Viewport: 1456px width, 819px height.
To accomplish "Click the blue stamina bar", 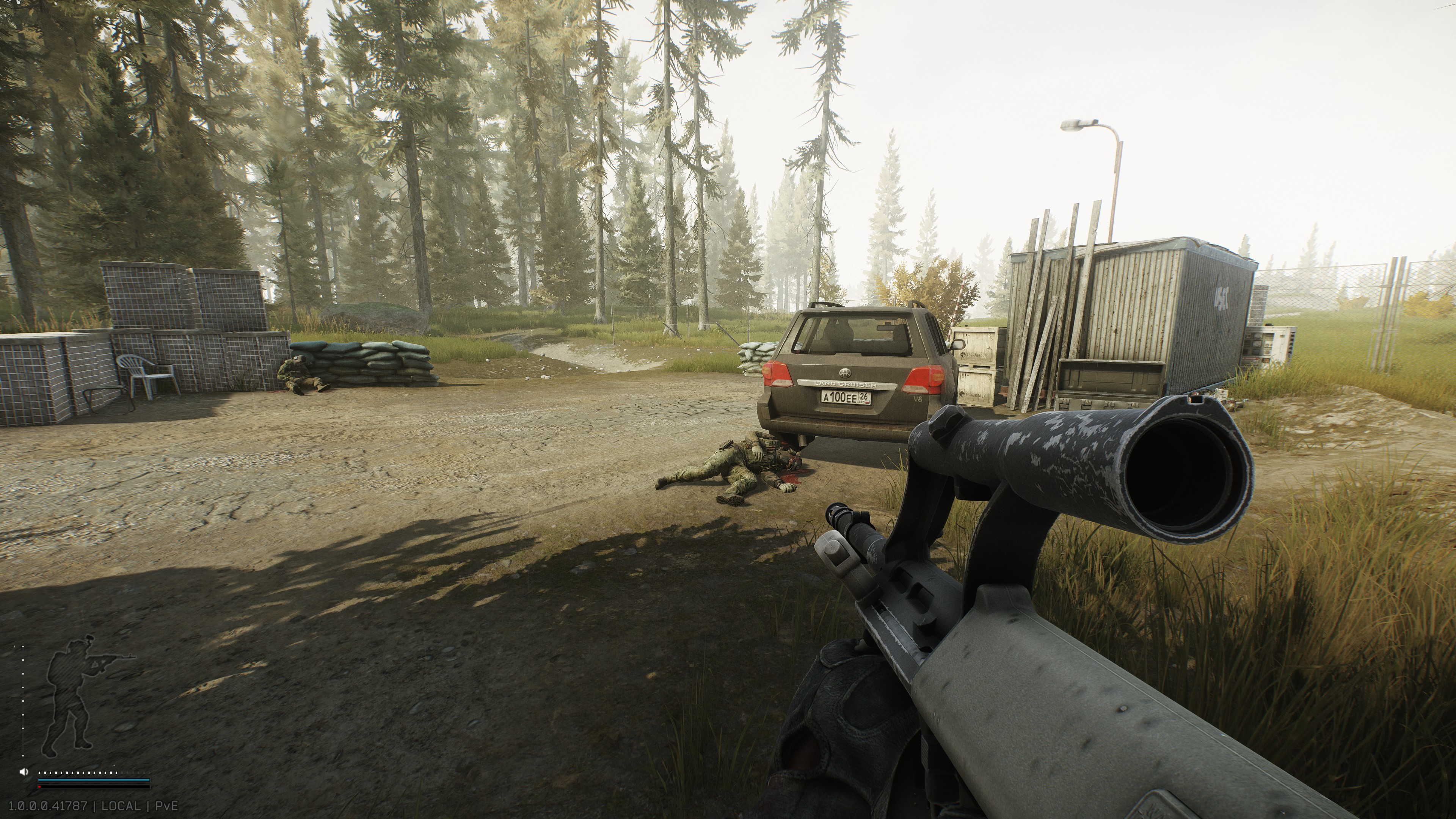I will [x=88, y=780].
